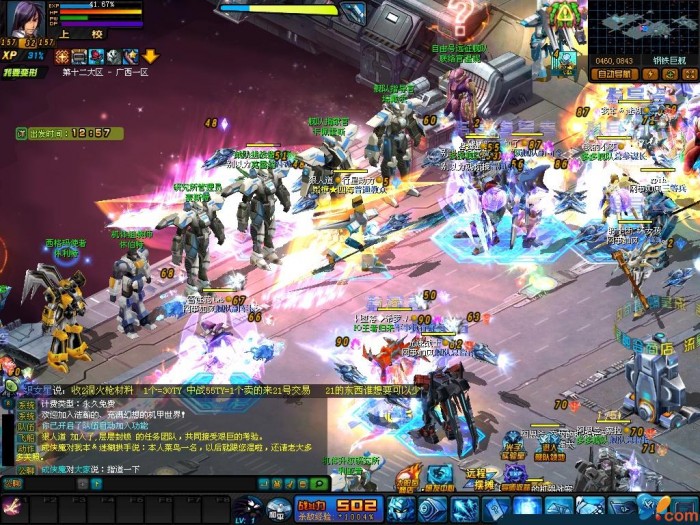Image resolution: width=700 pixels, height=525 pixels.
Task: Switch to the 队伍 team chat channel
Action: coord(25,424)
